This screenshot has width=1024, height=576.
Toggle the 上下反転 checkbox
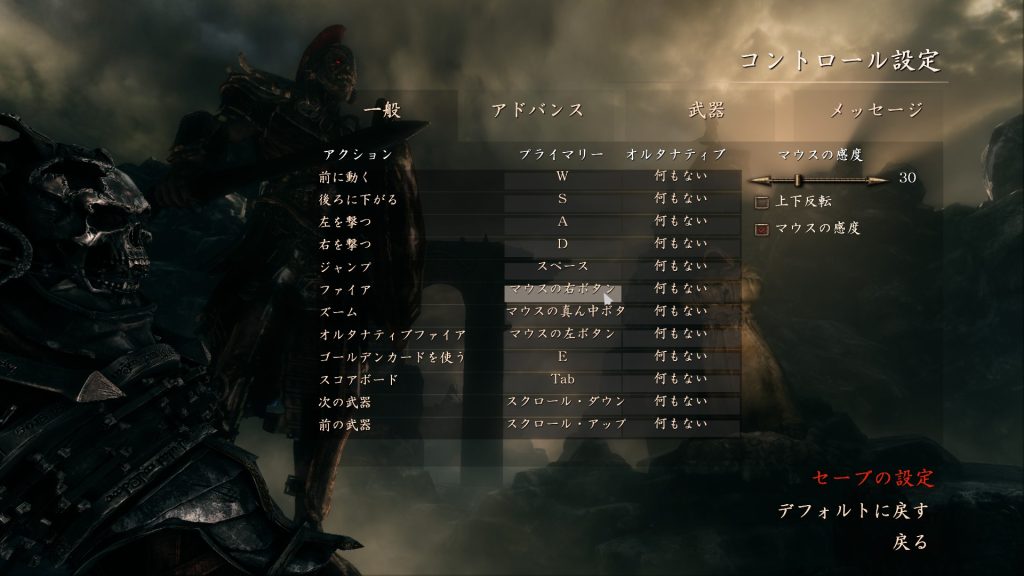pos(762,203)
